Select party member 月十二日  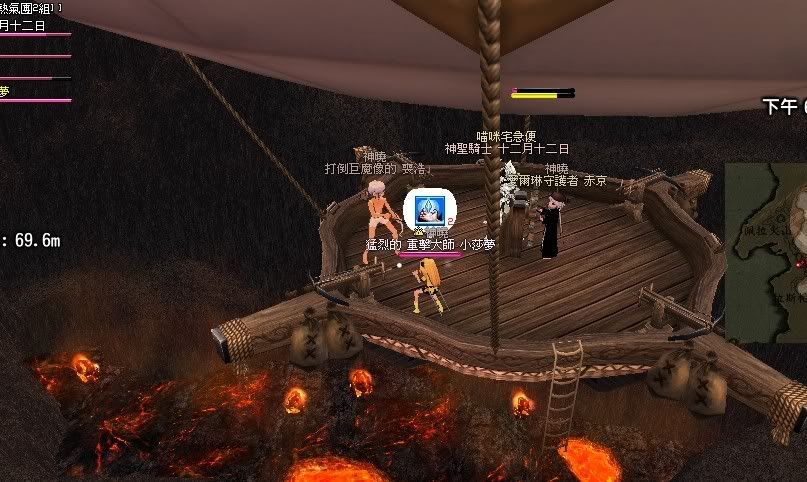24,26
